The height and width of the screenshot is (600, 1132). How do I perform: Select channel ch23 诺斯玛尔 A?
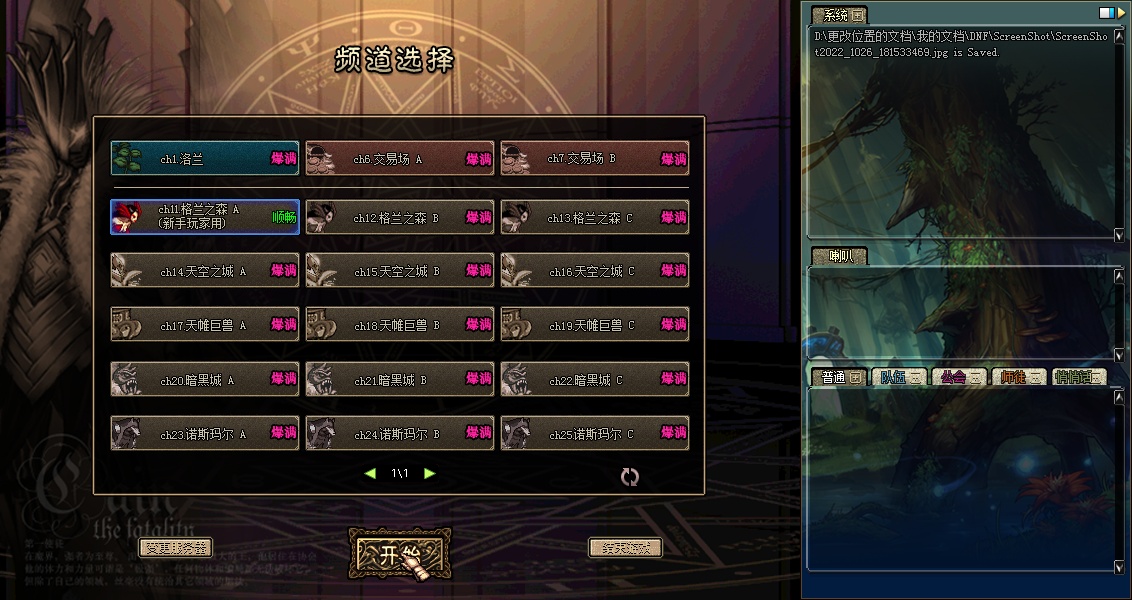[204, 434]
